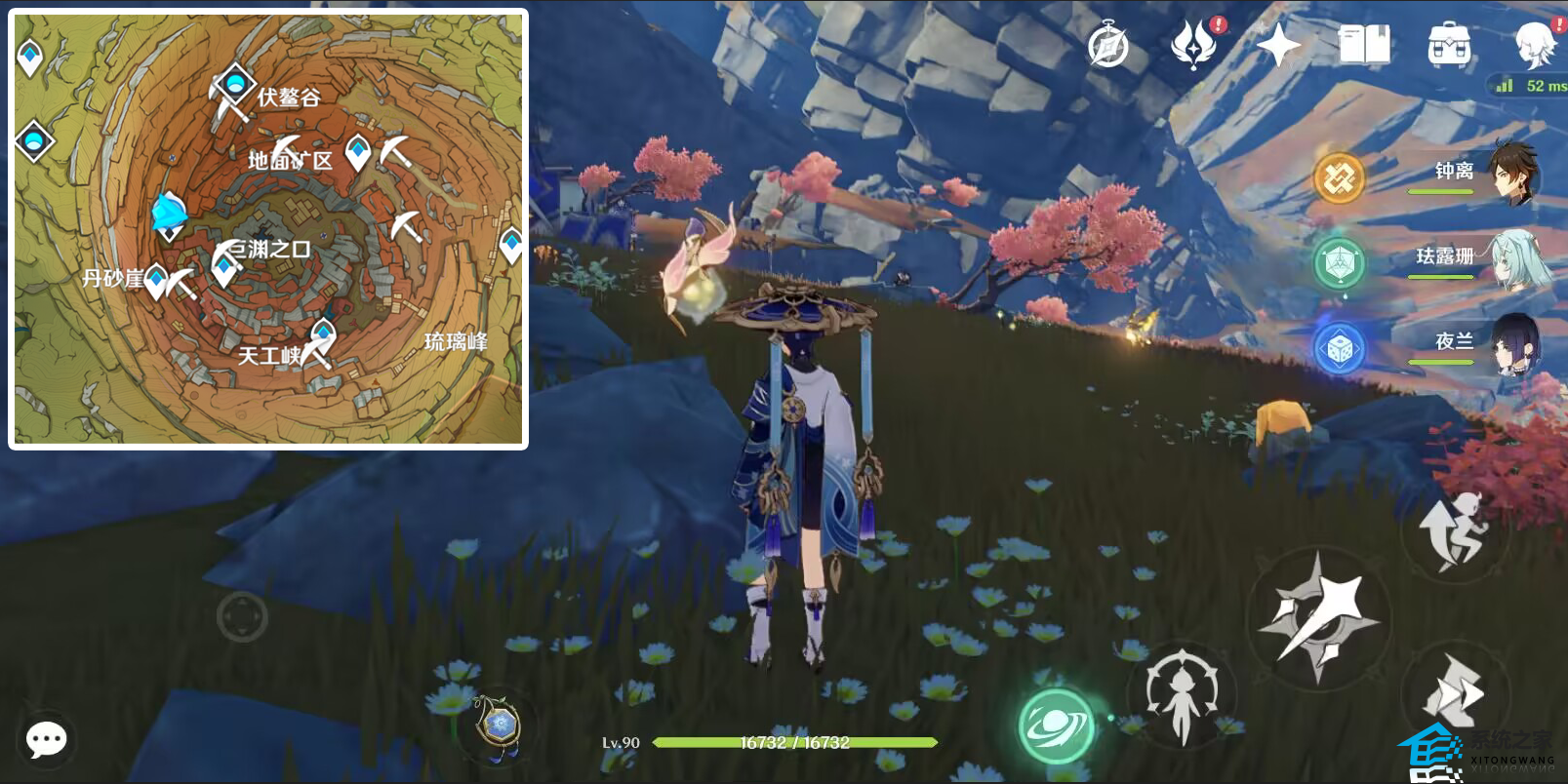Trigger the elemental burst button

click(1183, 696)
